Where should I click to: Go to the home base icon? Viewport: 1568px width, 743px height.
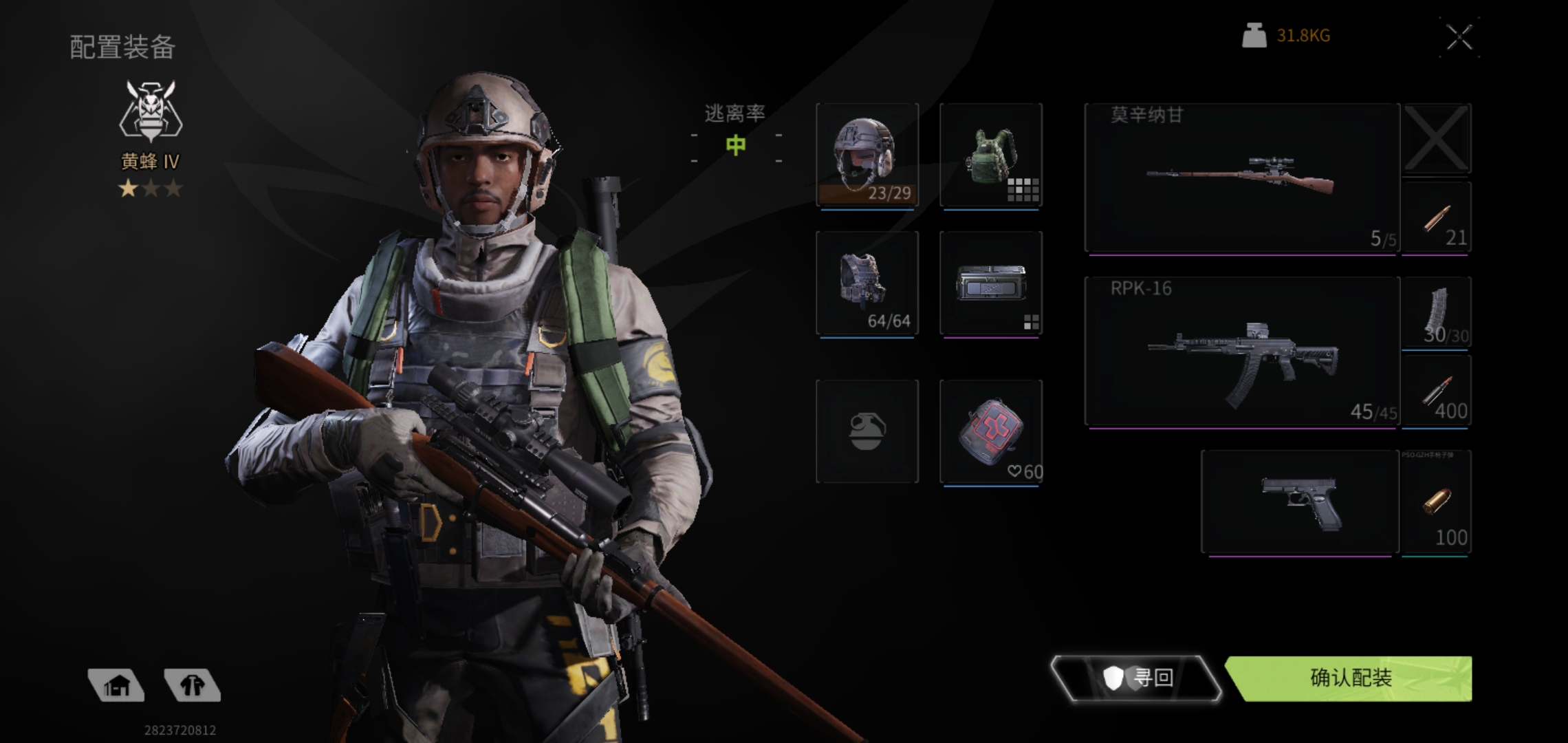click(117, 685)
